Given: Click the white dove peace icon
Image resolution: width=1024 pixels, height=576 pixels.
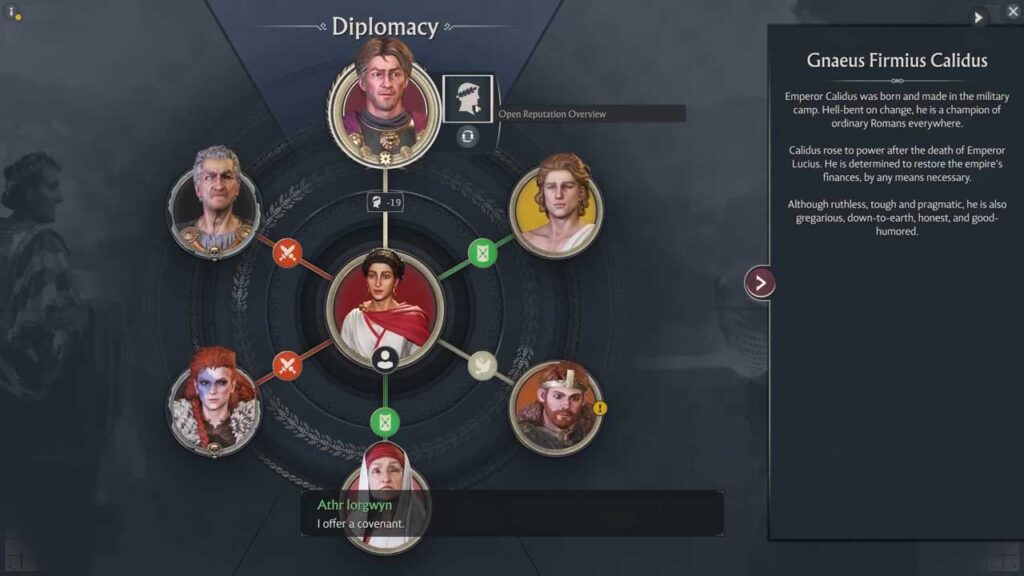Looking at the screenshot, I should (482, 365).
